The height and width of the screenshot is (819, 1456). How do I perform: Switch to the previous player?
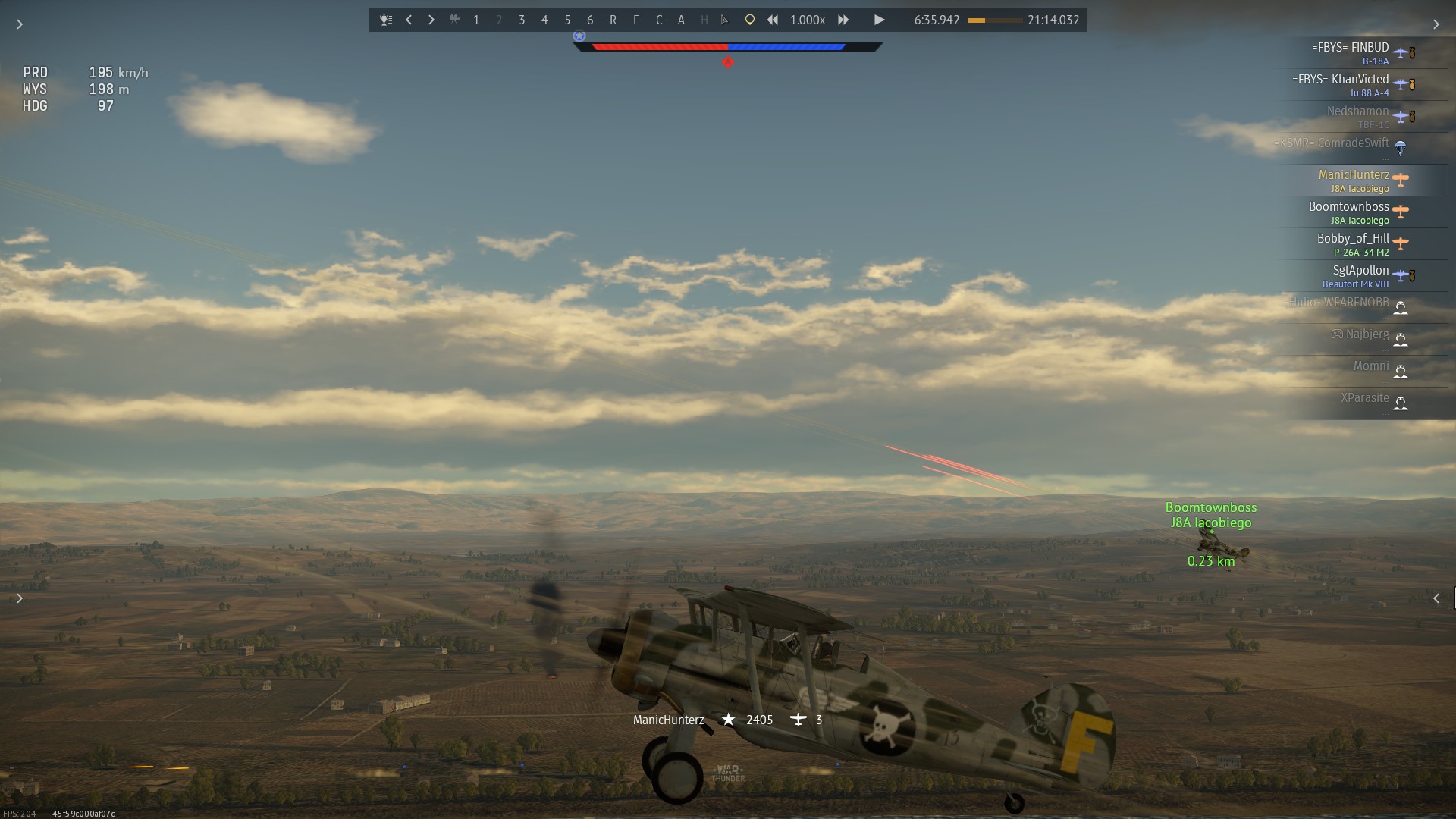click(409, 20)
